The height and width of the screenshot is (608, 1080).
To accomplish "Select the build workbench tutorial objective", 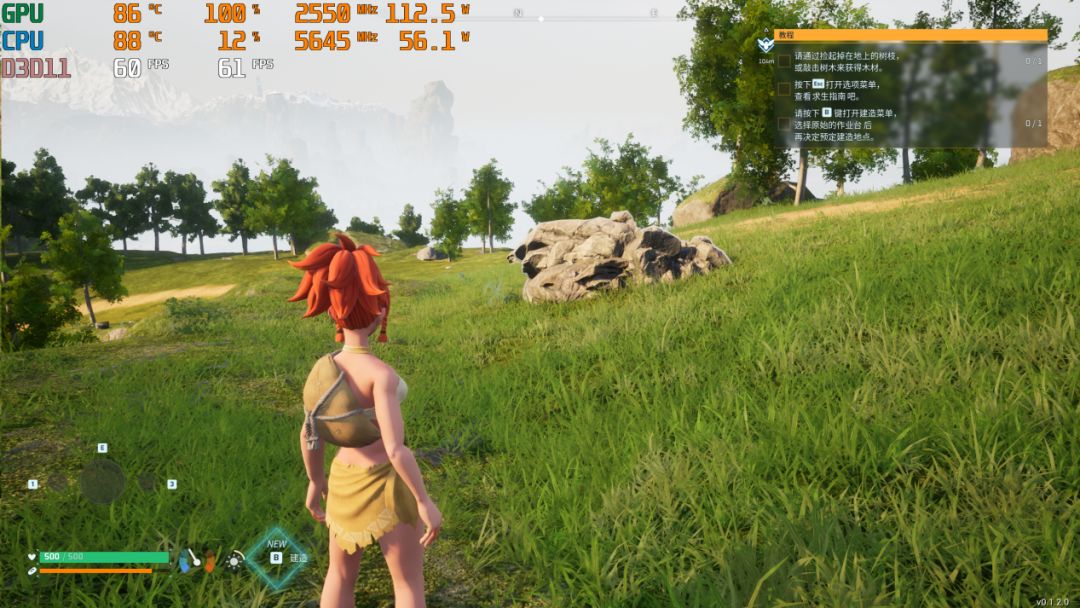I will pos(846,124).
